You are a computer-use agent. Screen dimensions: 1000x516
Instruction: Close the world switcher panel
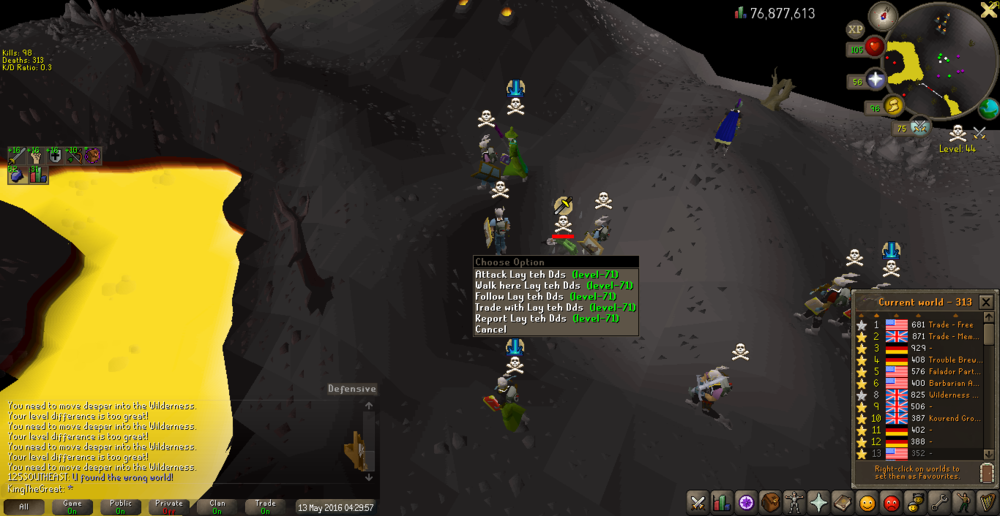986,302
